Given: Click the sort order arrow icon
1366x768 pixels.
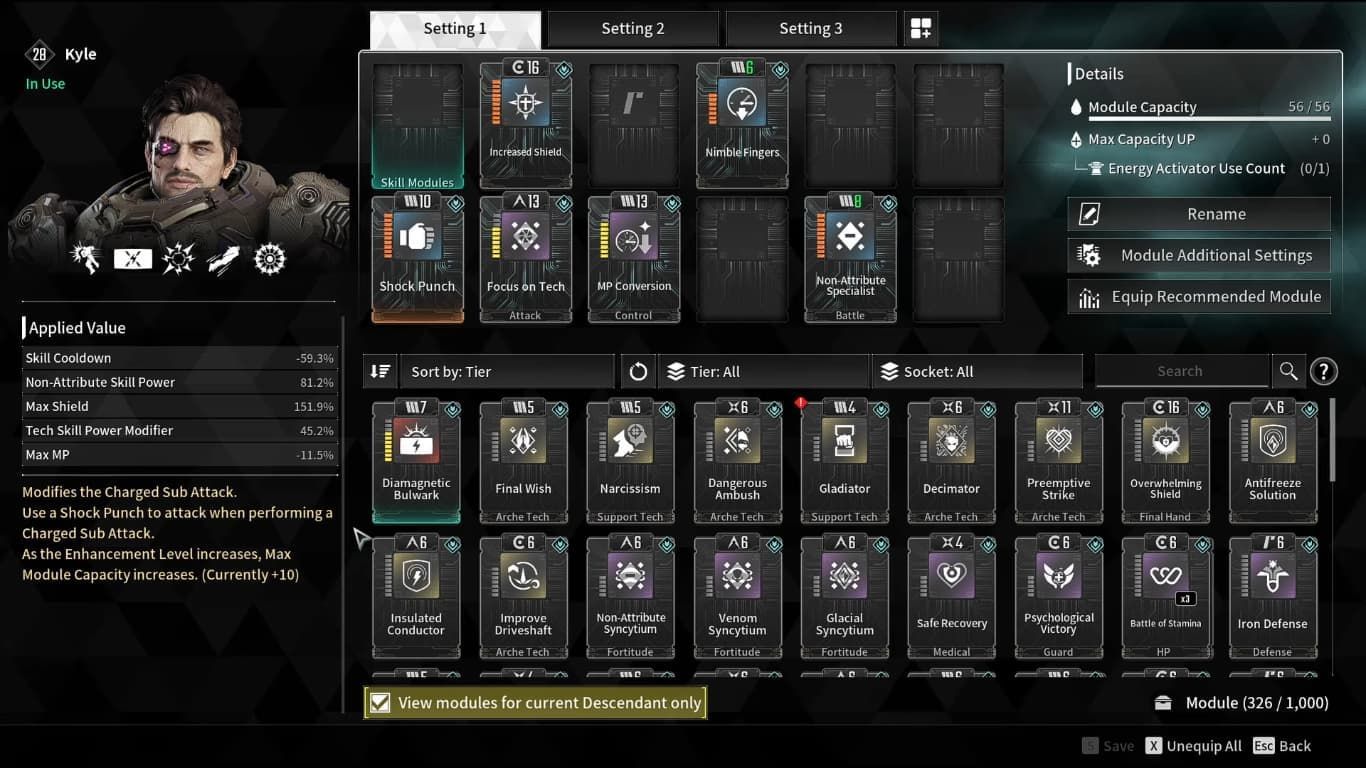Looking at the screenshot, I should [x=381, y=370].
